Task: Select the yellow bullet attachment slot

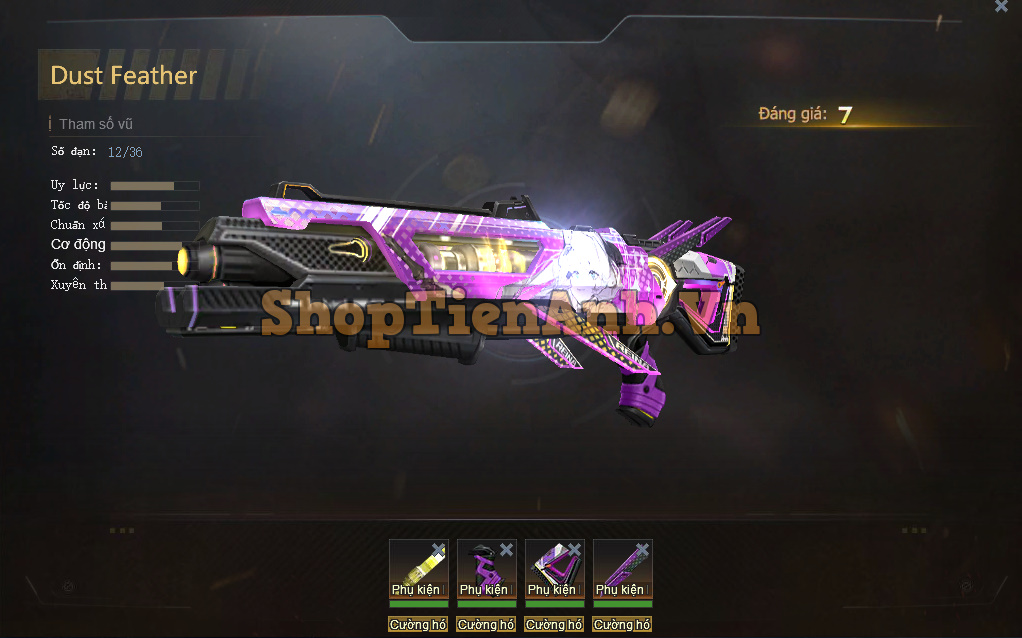Action: [x=417, y=570]
